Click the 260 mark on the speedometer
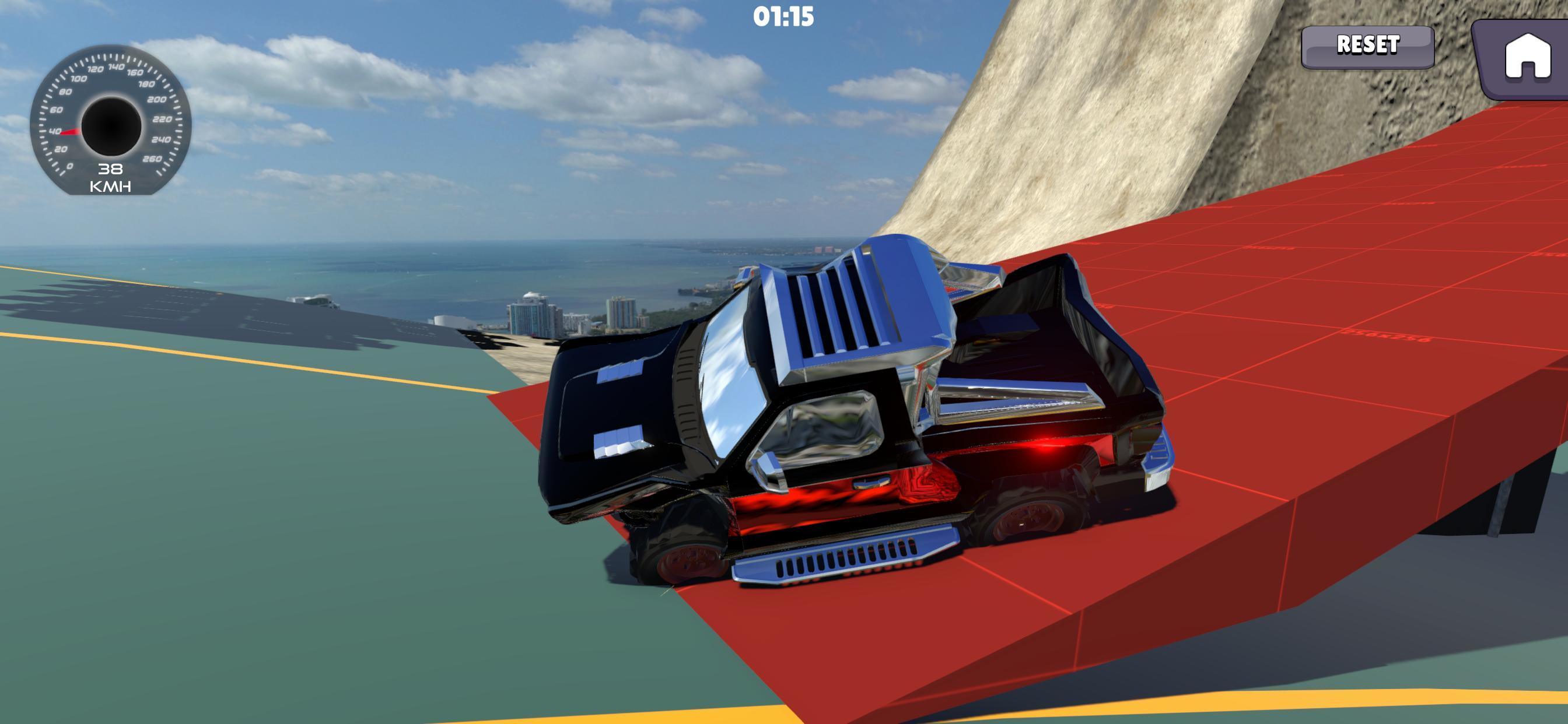 [153, 159]
